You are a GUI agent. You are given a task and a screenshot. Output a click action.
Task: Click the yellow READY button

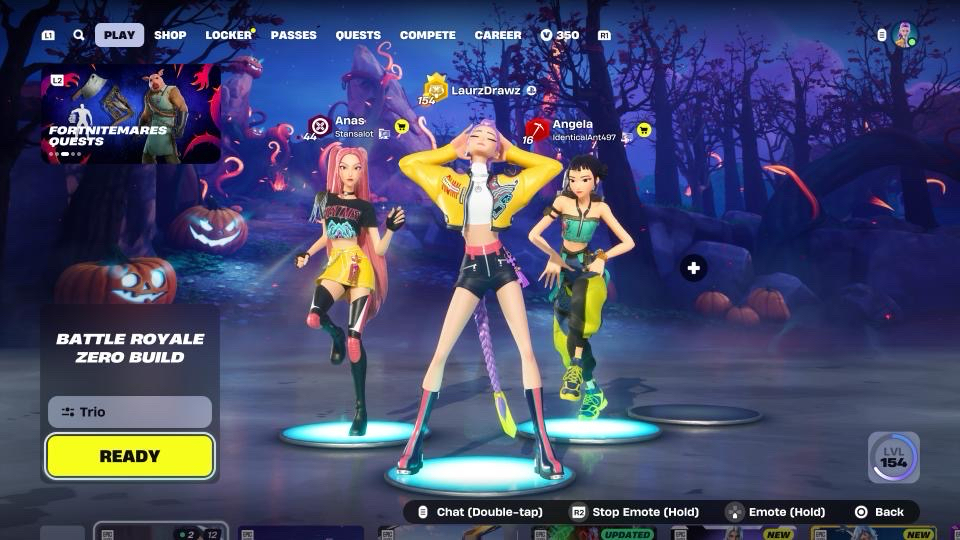pyautogui.click(x=130, y=456)
